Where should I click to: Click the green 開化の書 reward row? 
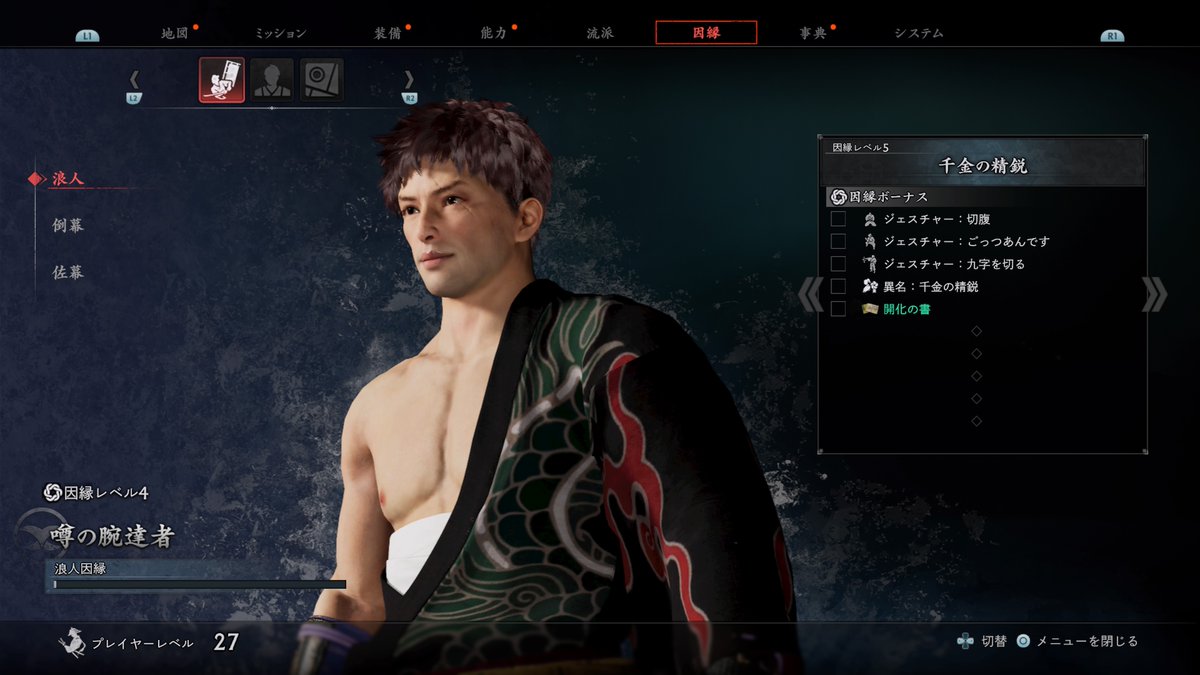(x=906, y=309)
